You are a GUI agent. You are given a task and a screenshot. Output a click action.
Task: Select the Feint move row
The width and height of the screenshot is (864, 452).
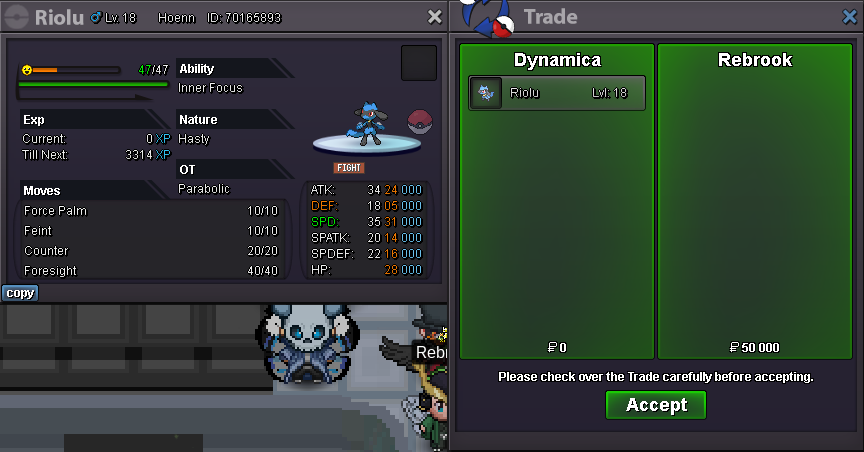pos(151,231)
